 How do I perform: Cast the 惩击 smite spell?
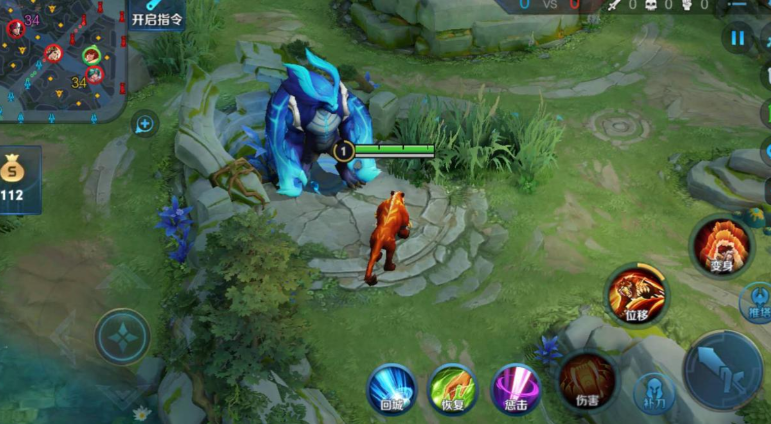(x=516, y=388)
